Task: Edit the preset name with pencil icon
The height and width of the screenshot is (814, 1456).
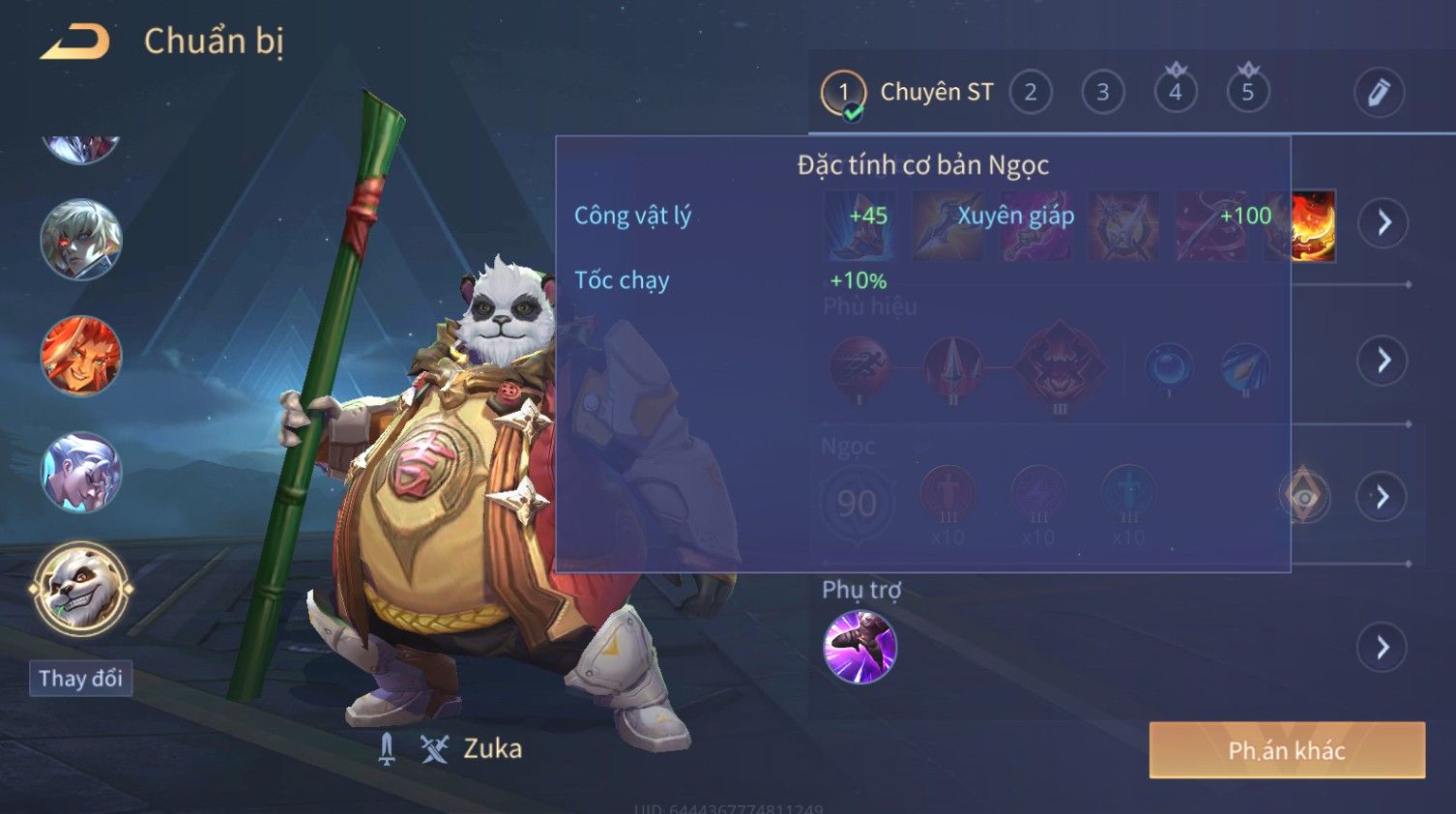Action: 1379,93
